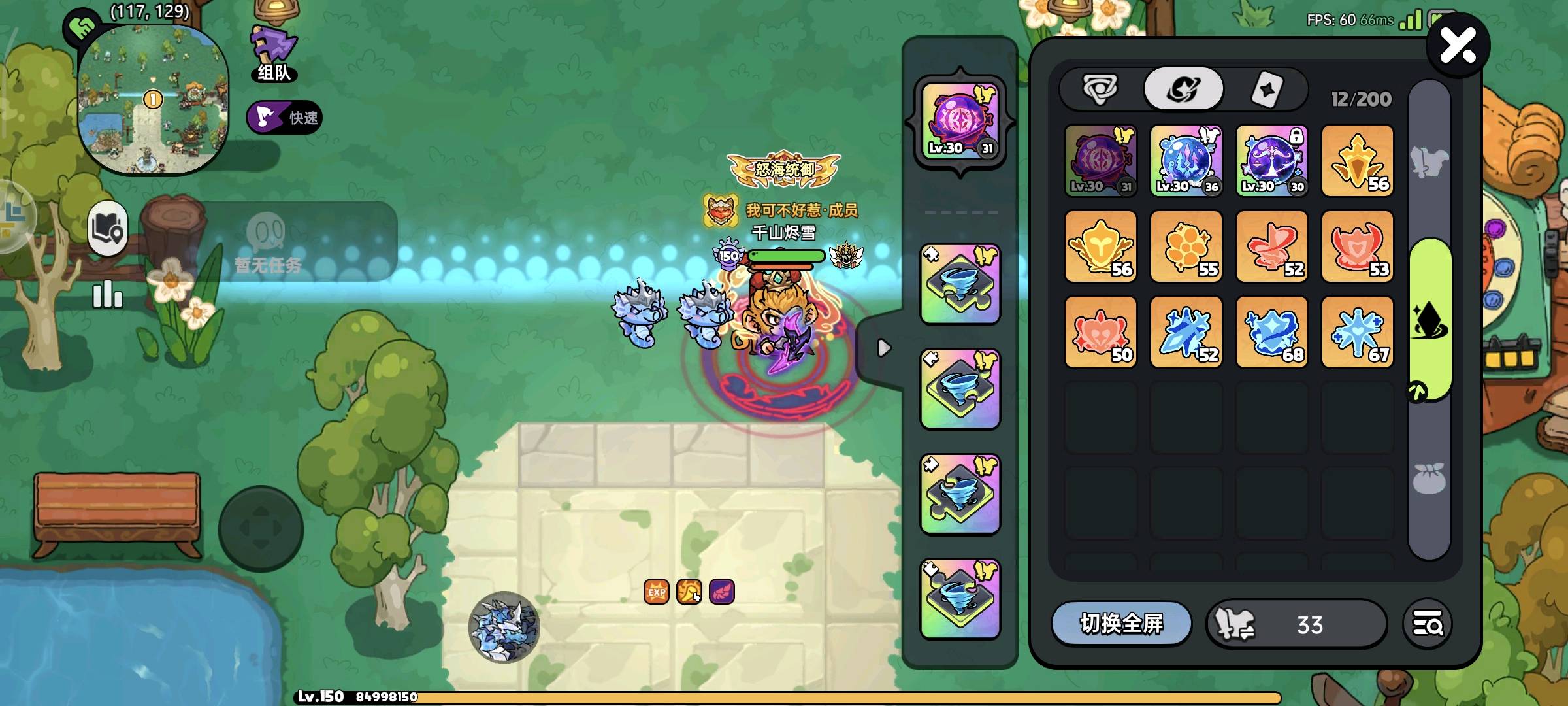Open the map location marker button
The image size is (1568, 706).
pos(108,227)
